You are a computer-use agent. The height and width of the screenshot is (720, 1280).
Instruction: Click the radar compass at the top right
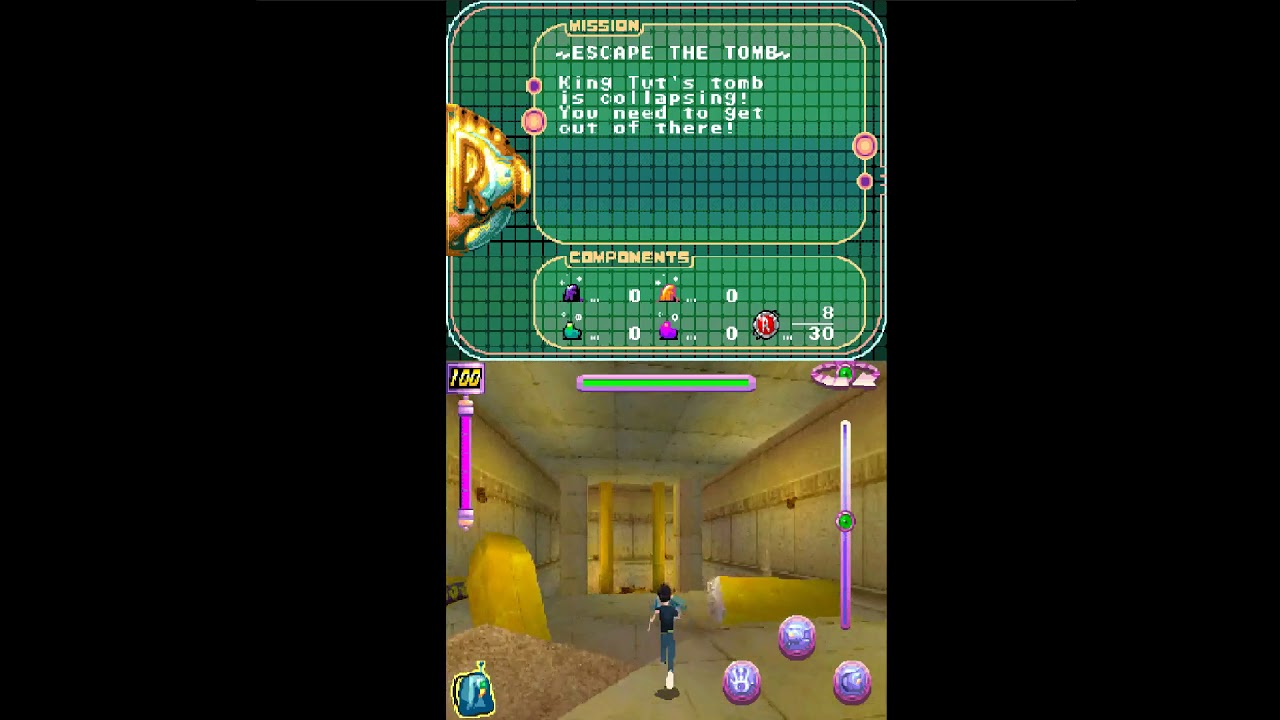click(845, 377)
